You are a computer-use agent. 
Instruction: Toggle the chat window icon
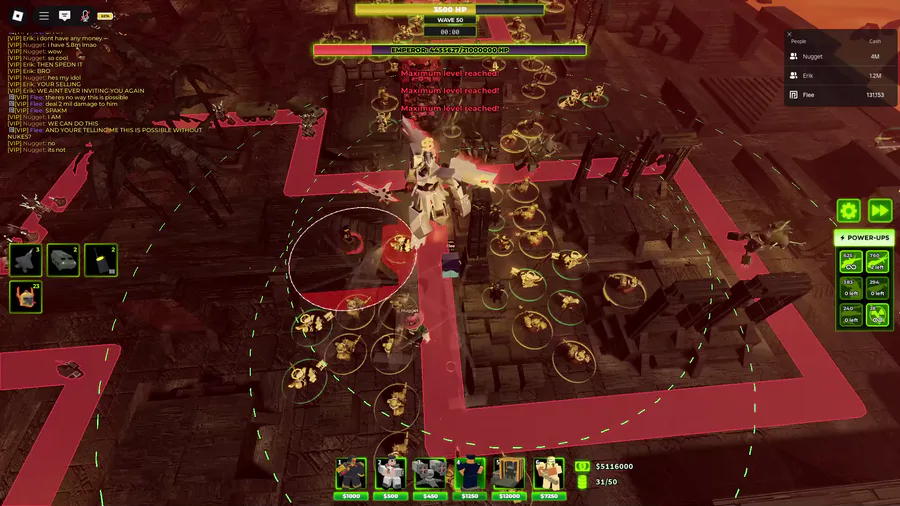65,16
